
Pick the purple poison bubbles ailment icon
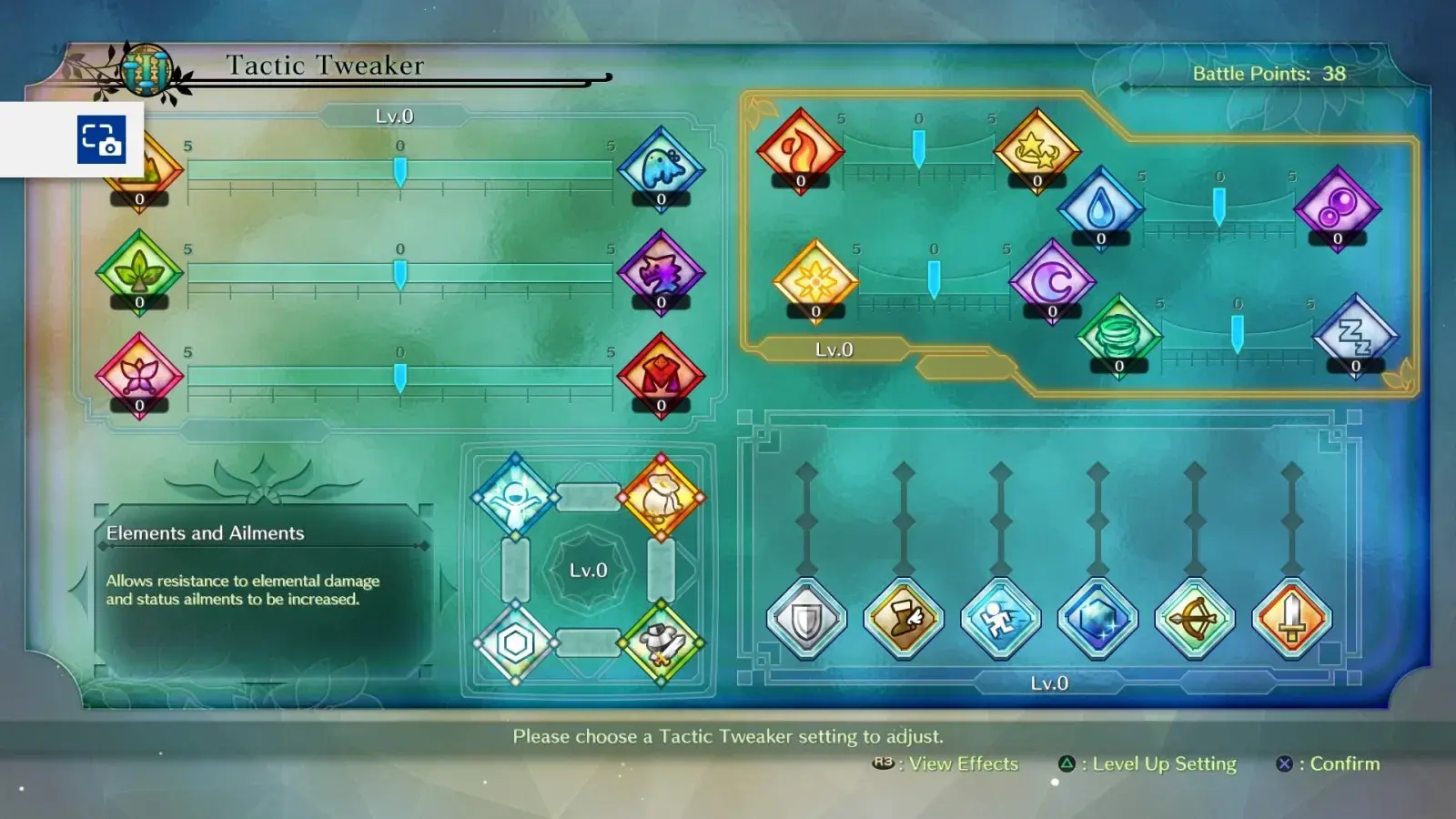pyautogui.click(x=1337, y=207)
